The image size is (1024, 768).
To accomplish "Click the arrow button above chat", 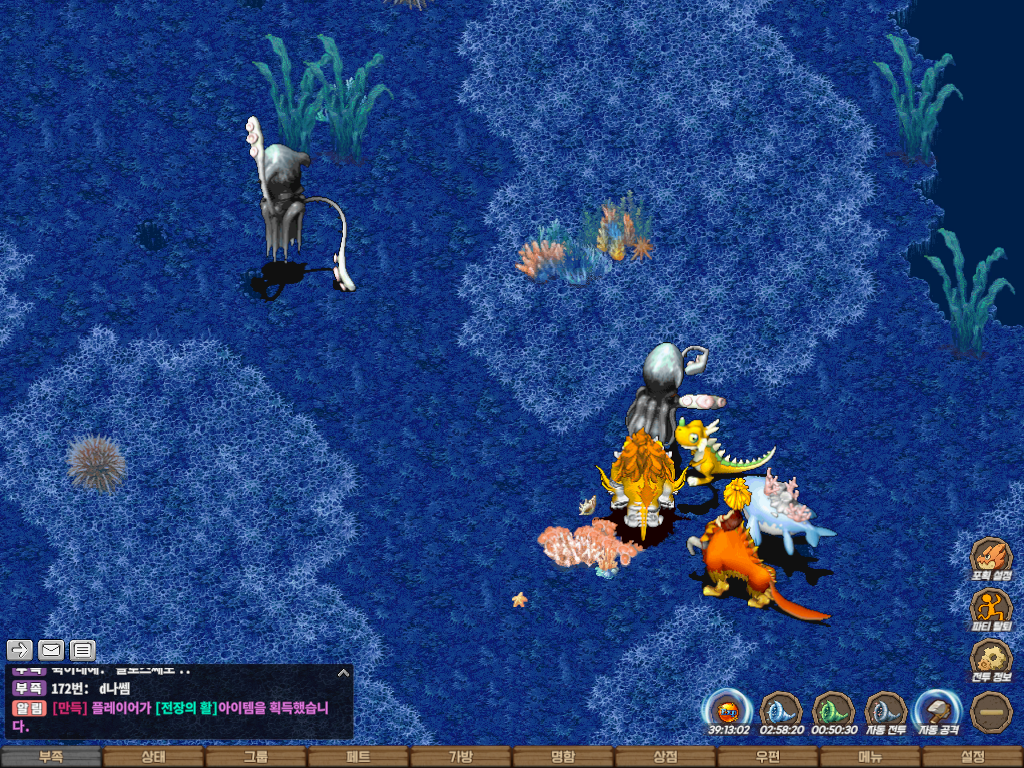I will coord(21,650).
